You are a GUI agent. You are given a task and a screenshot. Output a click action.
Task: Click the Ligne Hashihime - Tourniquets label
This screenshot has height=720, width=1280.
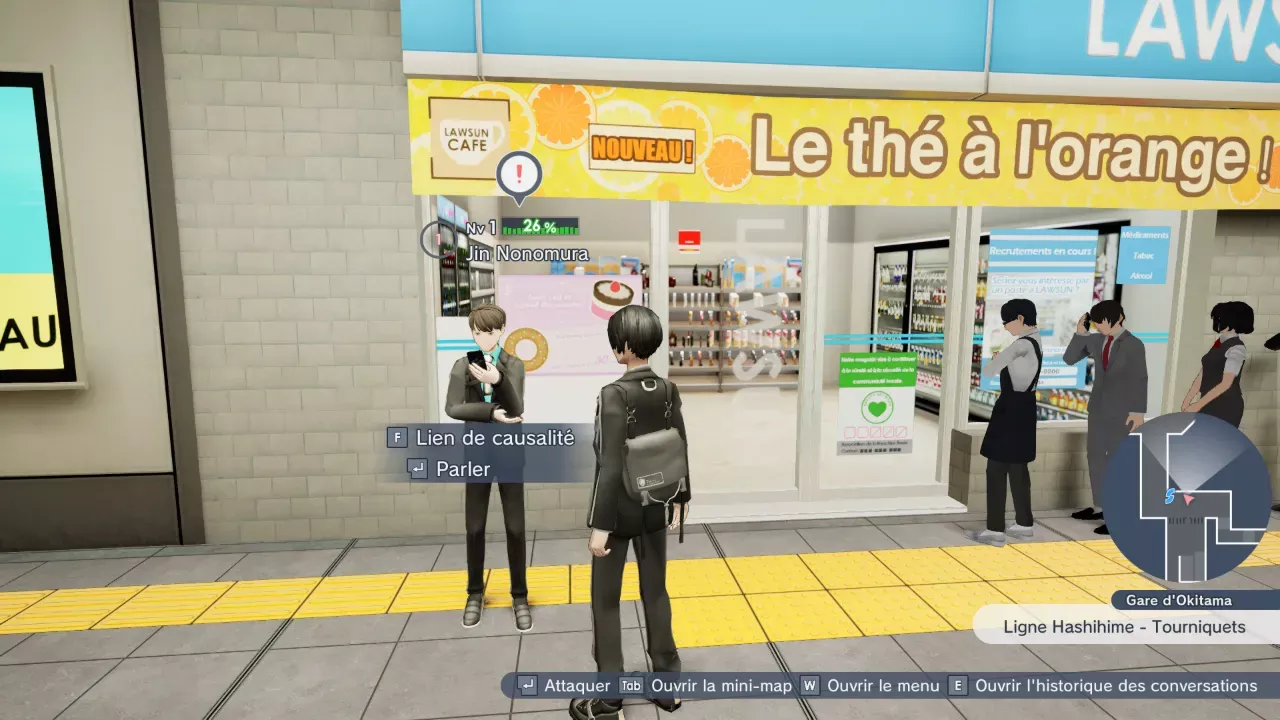(1124, 627)
